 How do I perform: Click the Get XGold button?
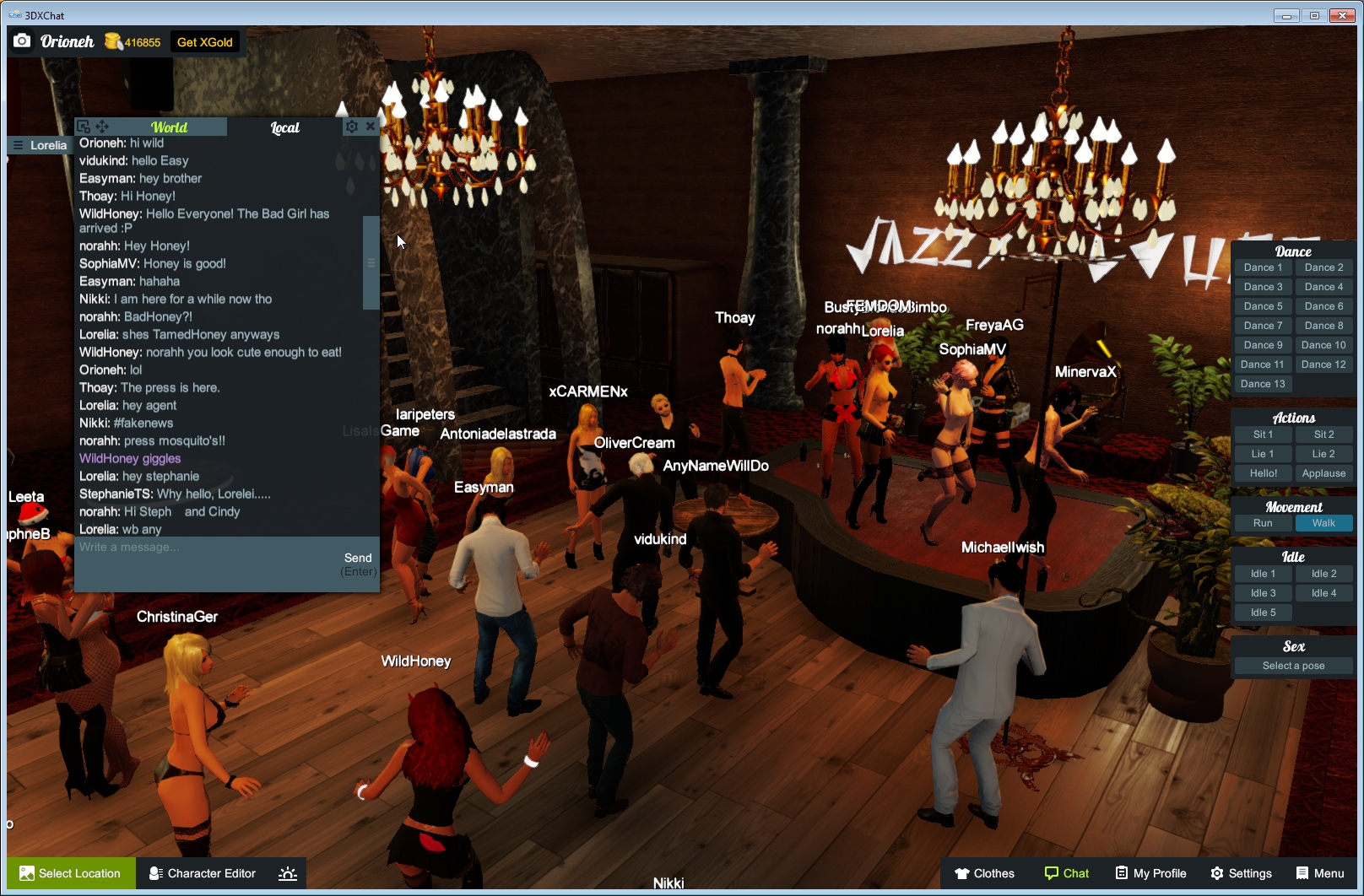(204, 40)
